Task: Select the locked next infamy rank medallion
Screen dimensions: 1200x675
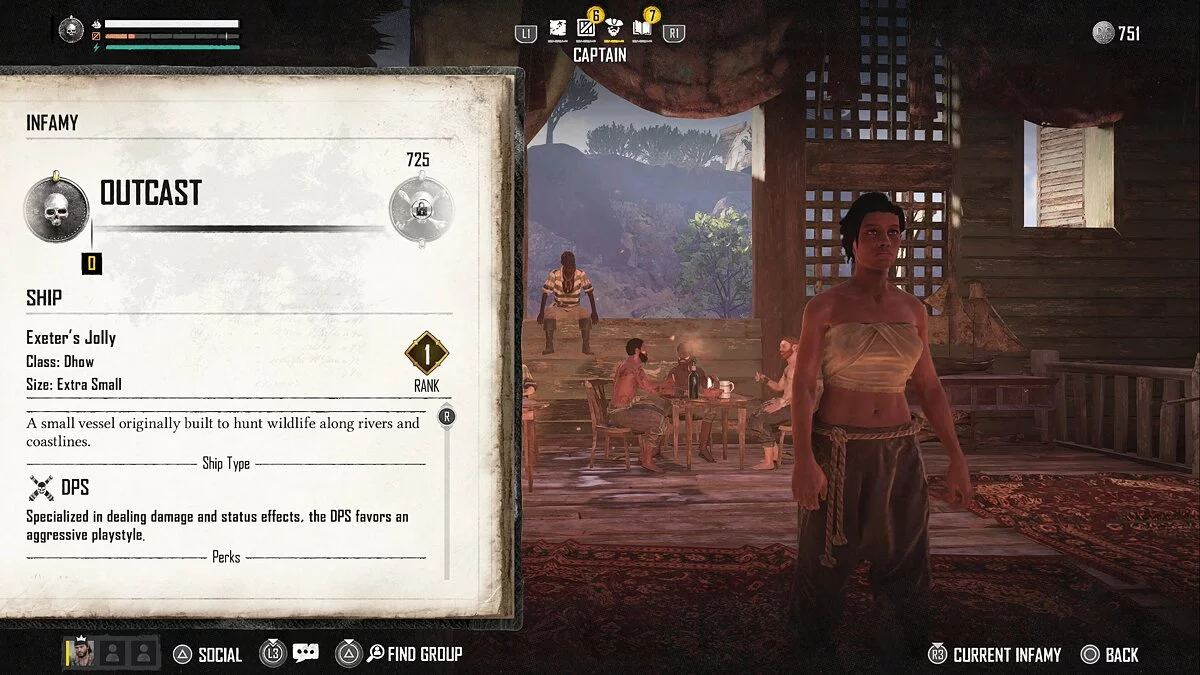Action: point(420,210)
